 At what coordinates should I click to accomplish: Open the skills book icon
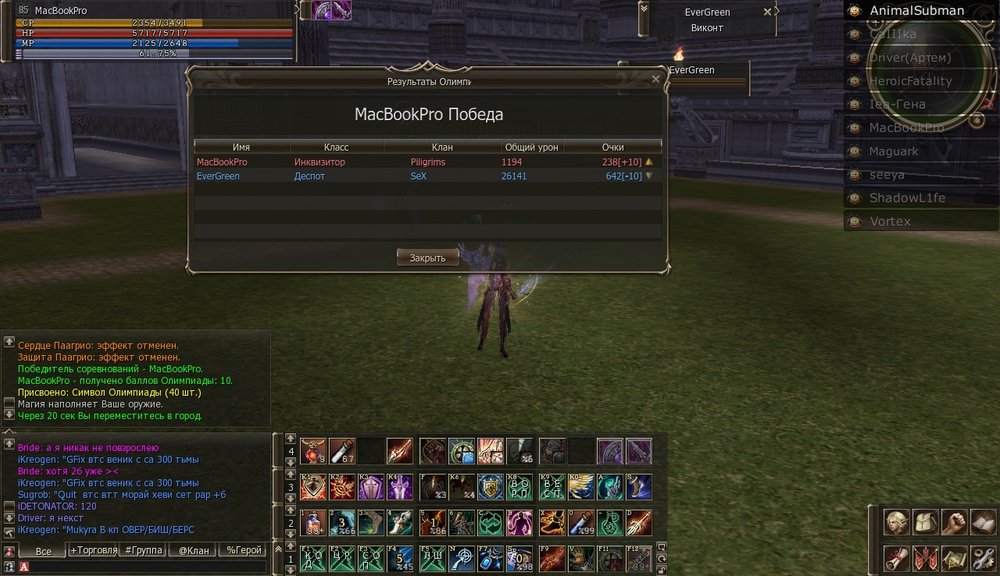[984, 523]
